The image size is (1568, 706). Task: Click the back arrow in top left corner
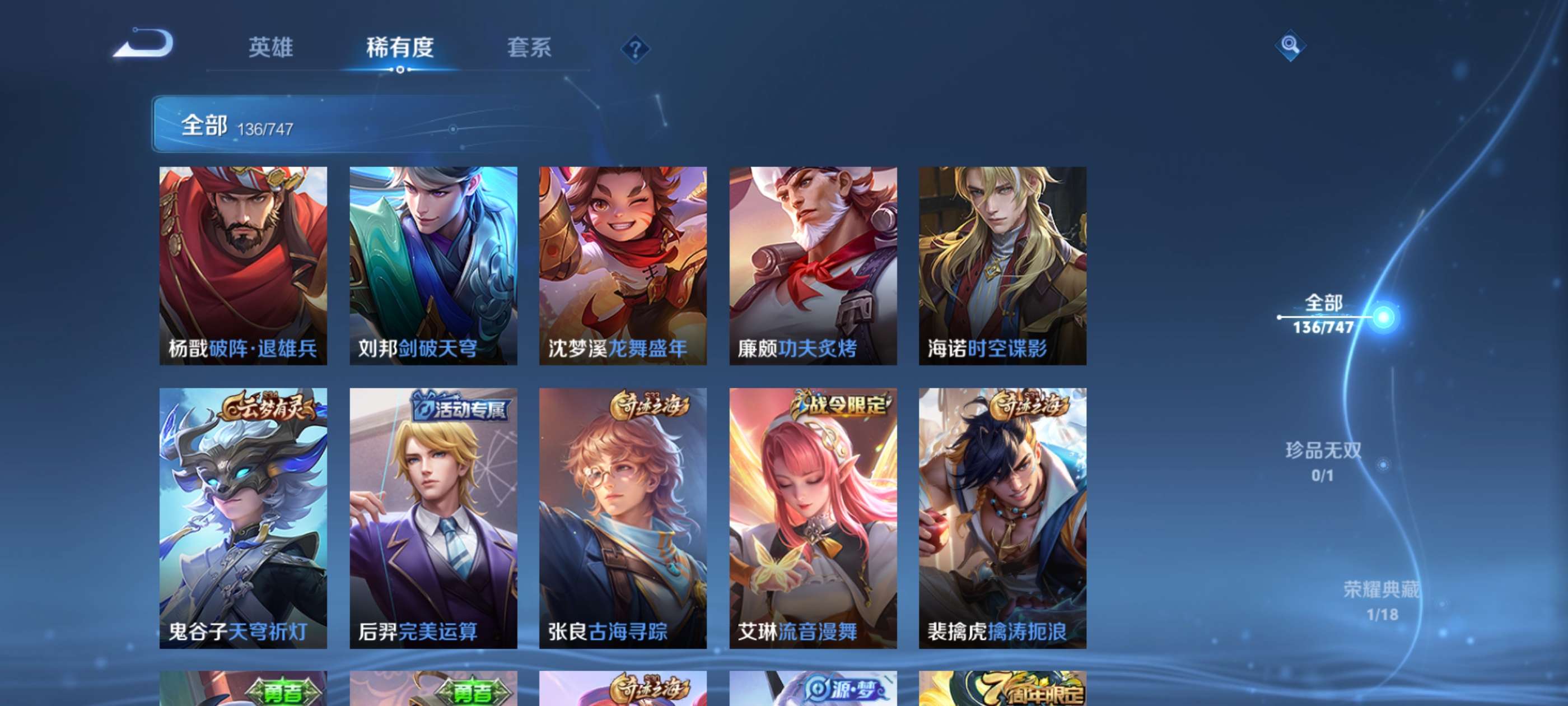coord(148,44)
